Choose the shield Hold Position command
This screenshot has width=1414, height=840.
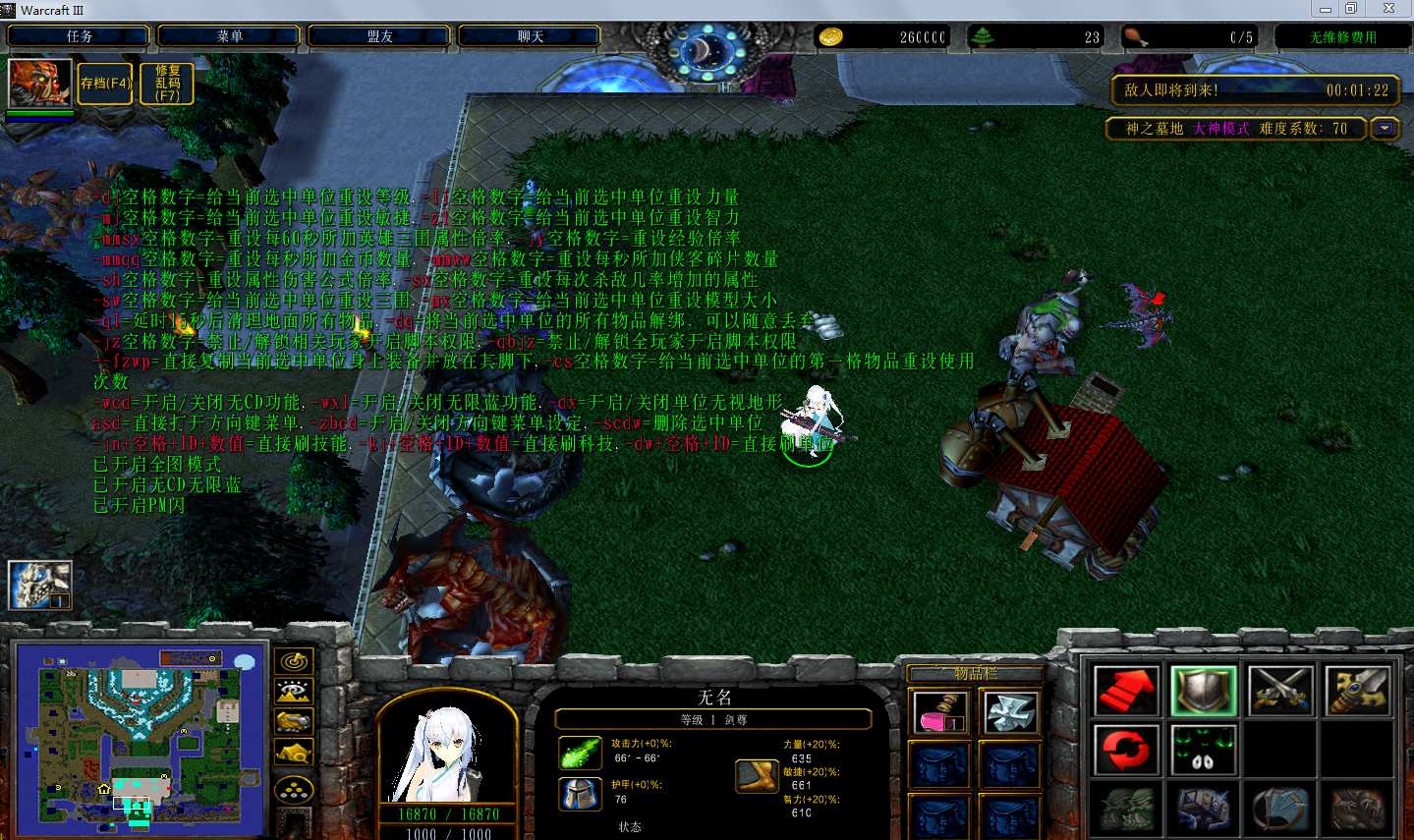click(1204, 691)
